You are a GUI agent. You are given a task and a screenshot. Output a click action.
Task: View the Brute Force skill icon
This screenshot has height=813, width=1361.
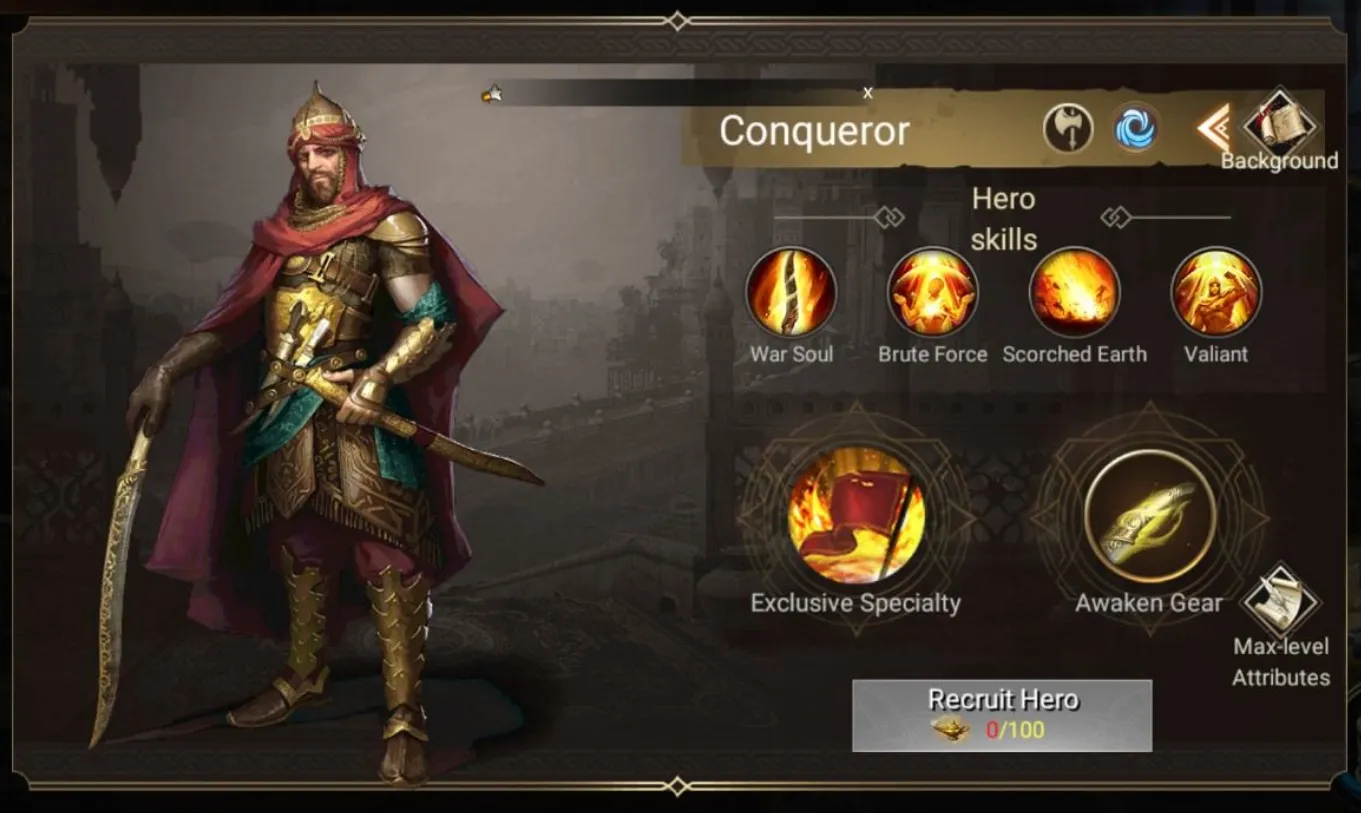(932, 294)
